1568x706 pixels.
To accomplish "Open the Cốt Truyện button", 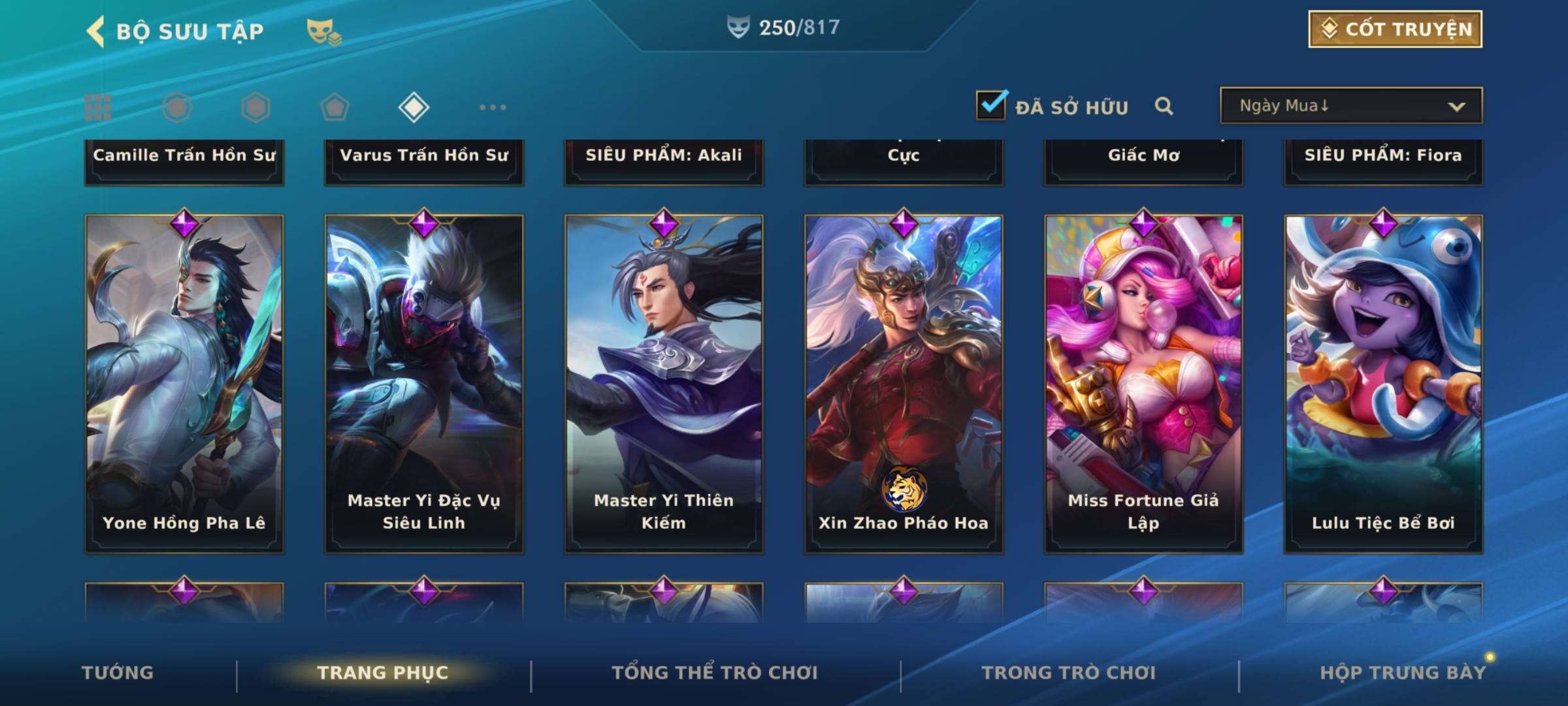I will click(1395, 29).
